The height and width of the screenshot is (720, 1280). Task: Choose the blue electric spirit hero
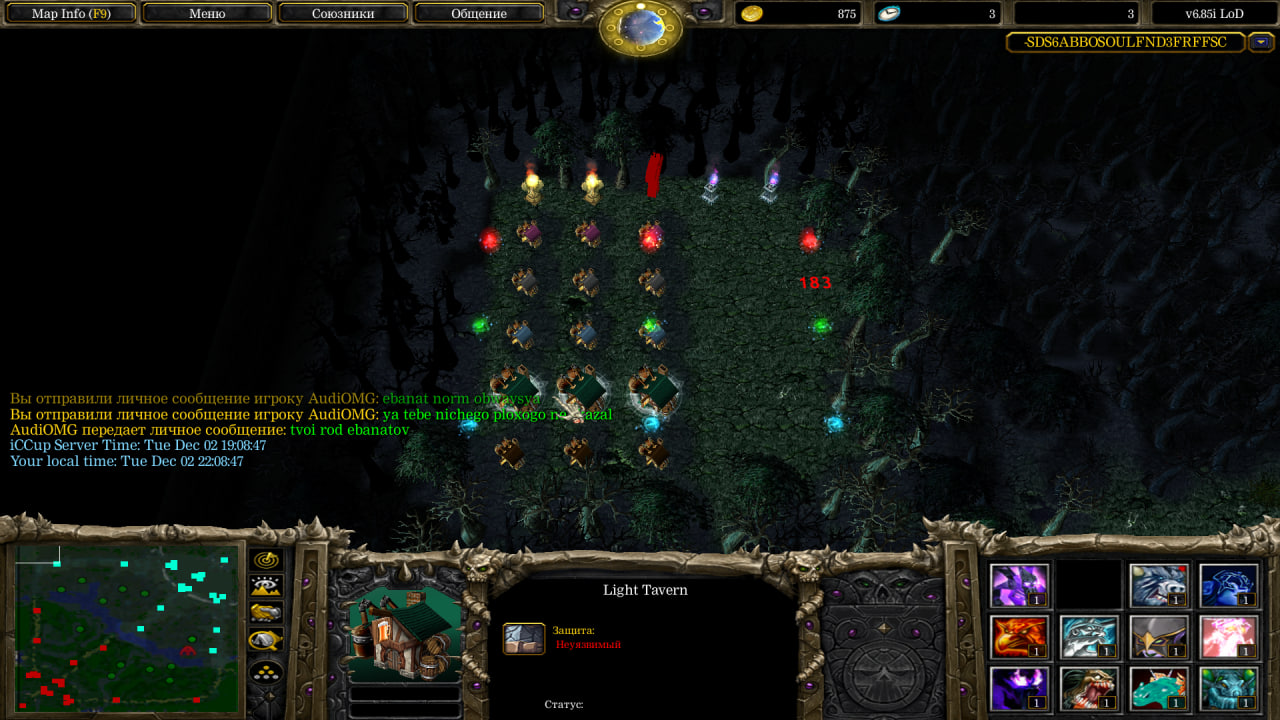1230,586
